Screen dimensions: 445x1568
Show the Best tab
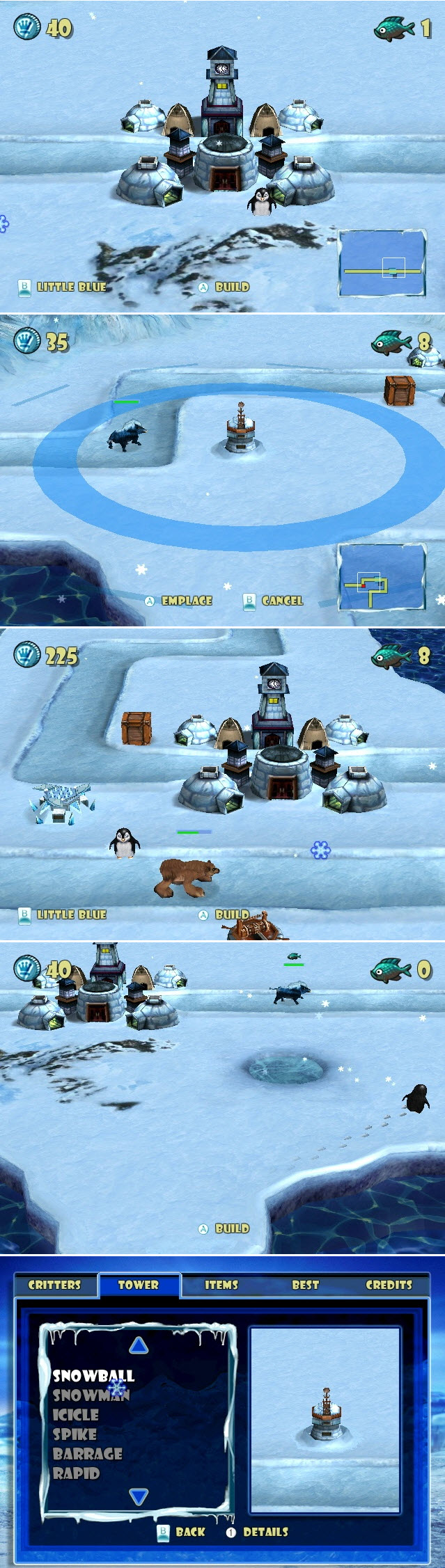tap(305, 1285)
